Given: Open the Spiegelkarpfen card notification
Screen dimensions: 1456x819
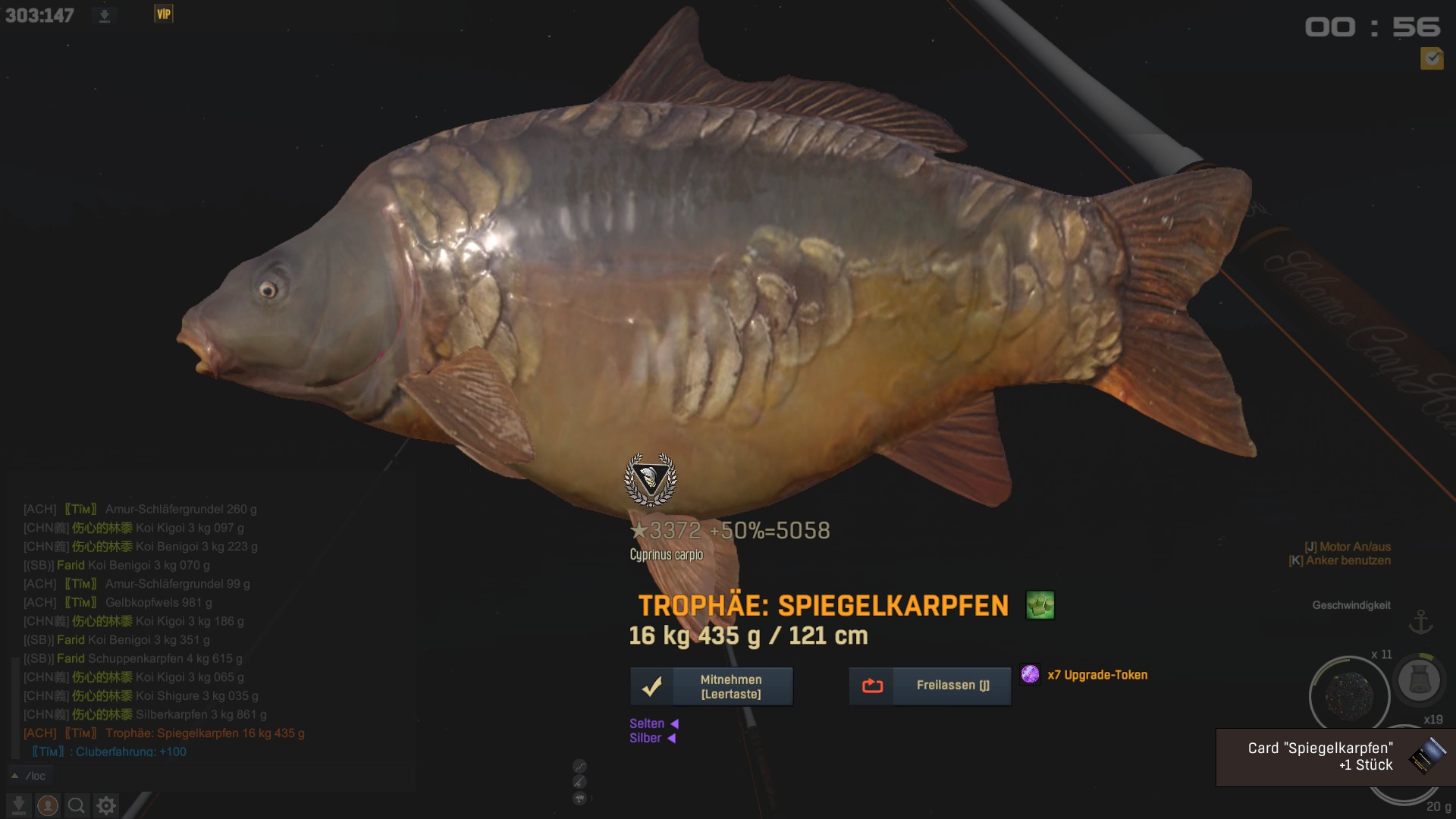Looking at the screenshot, I should pyautogui.click(x=1335, y=757).
